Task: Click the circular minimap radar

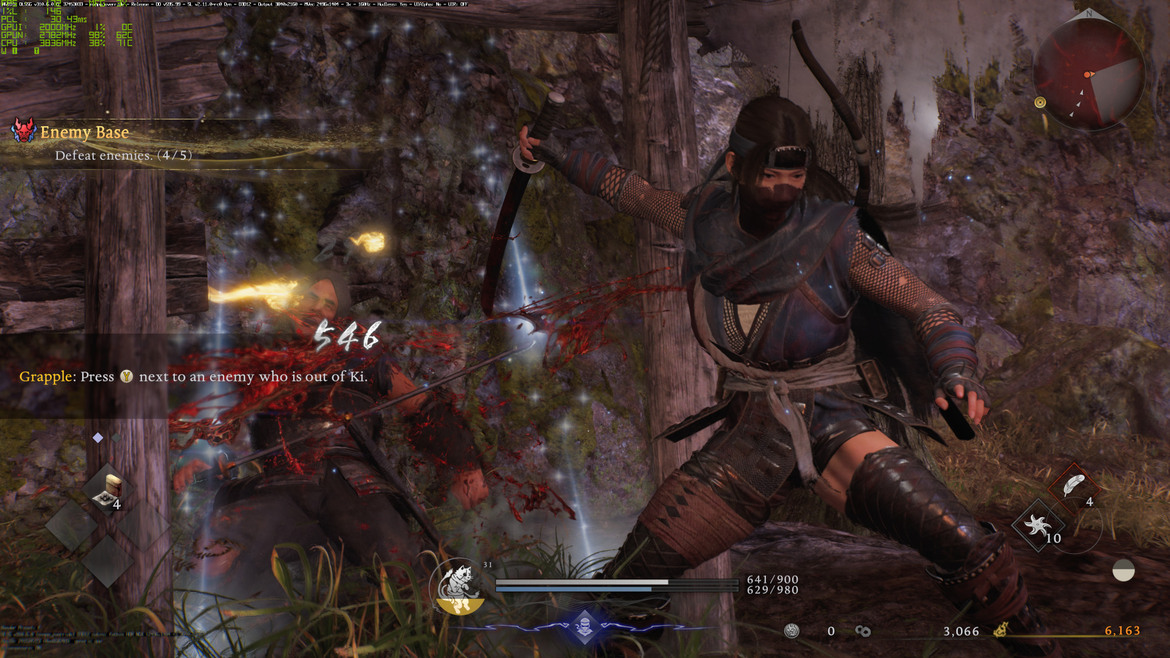Action: pos(1089,73)
